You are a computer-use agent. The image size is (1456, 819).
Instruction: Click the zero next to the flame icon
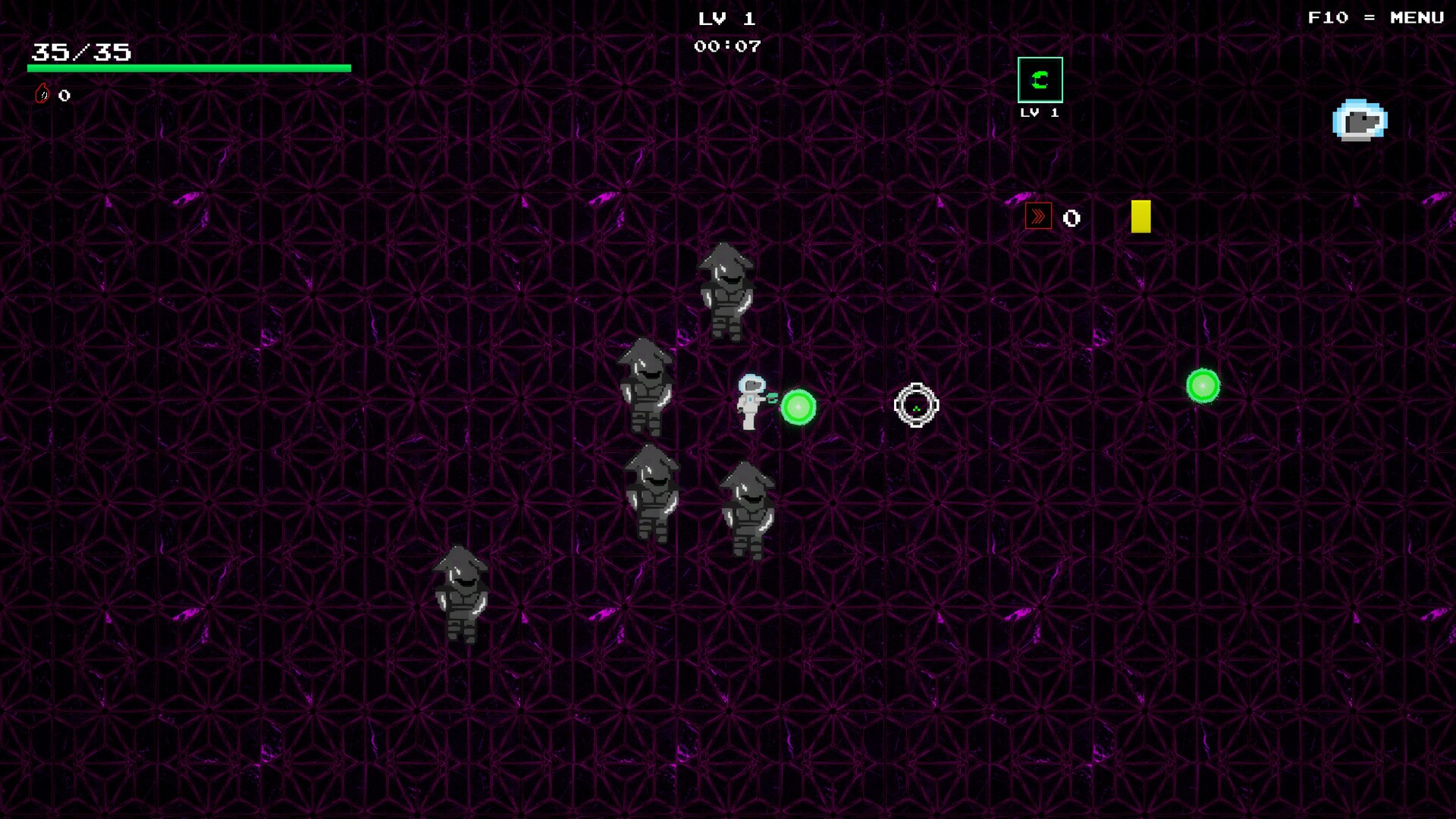click(x=64, y=95)
